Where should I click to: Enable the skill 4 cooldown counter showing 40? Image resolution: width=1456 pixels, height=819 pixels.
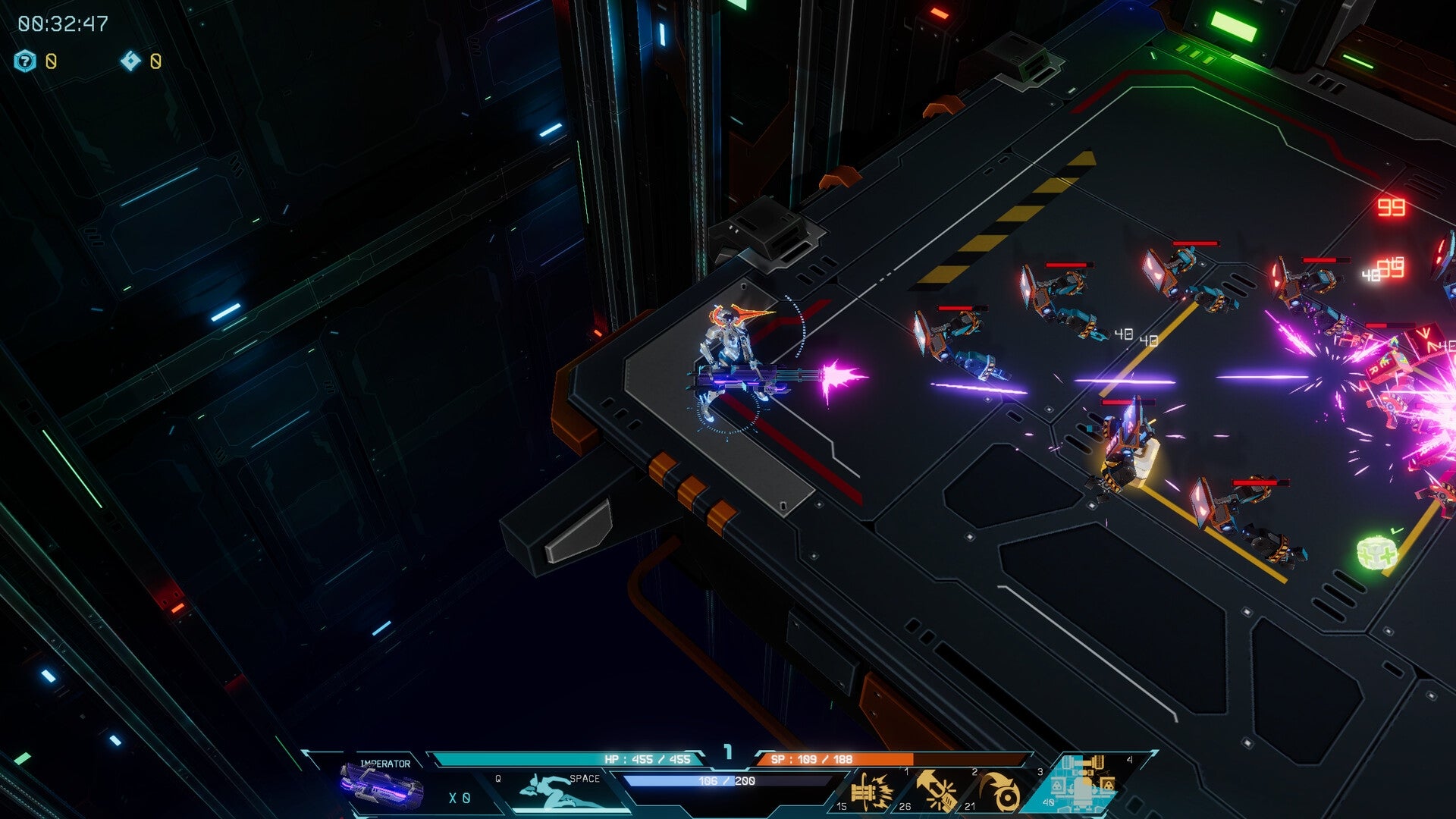click(1048, 802)
